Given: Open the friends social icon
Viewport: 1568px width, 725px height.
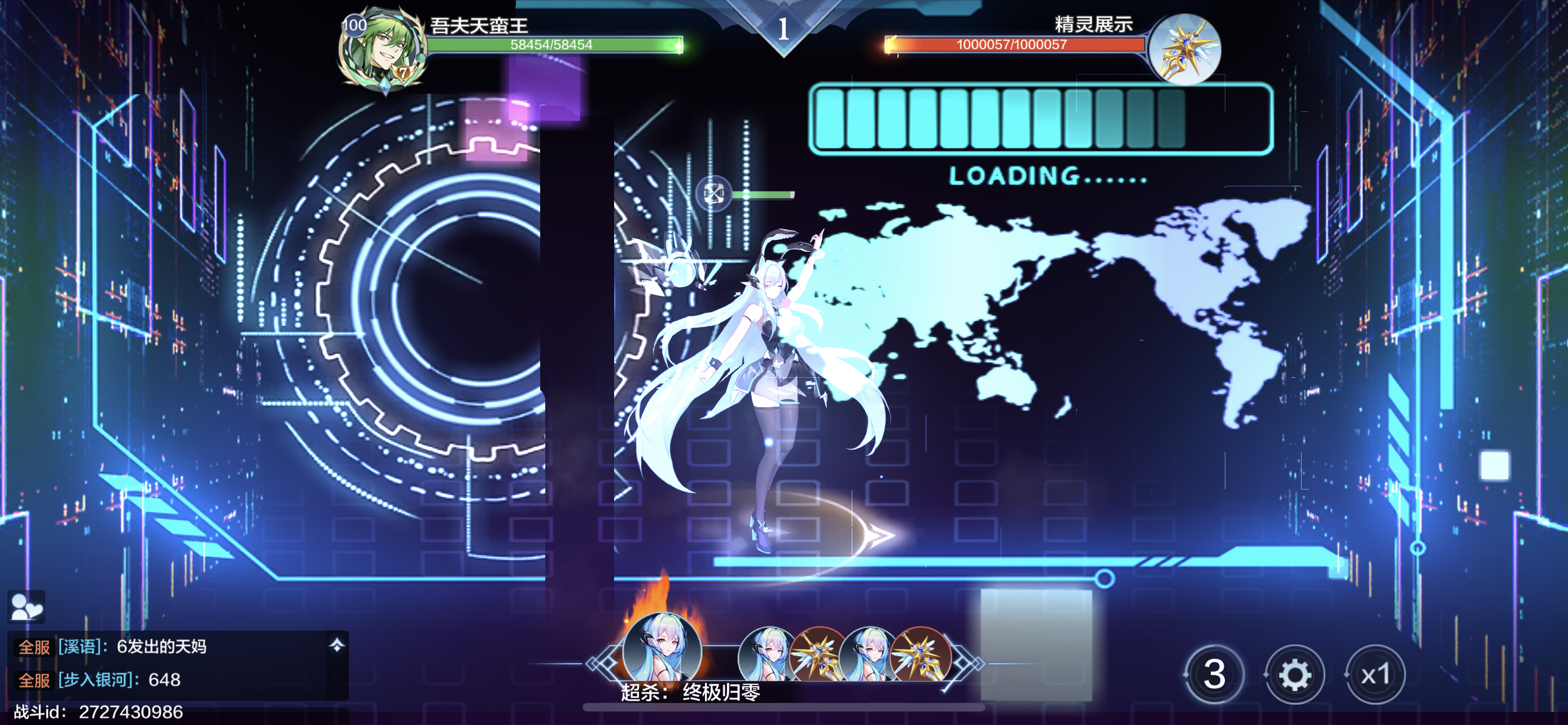Looking at the screenshot, I should (x=26, y=606).
